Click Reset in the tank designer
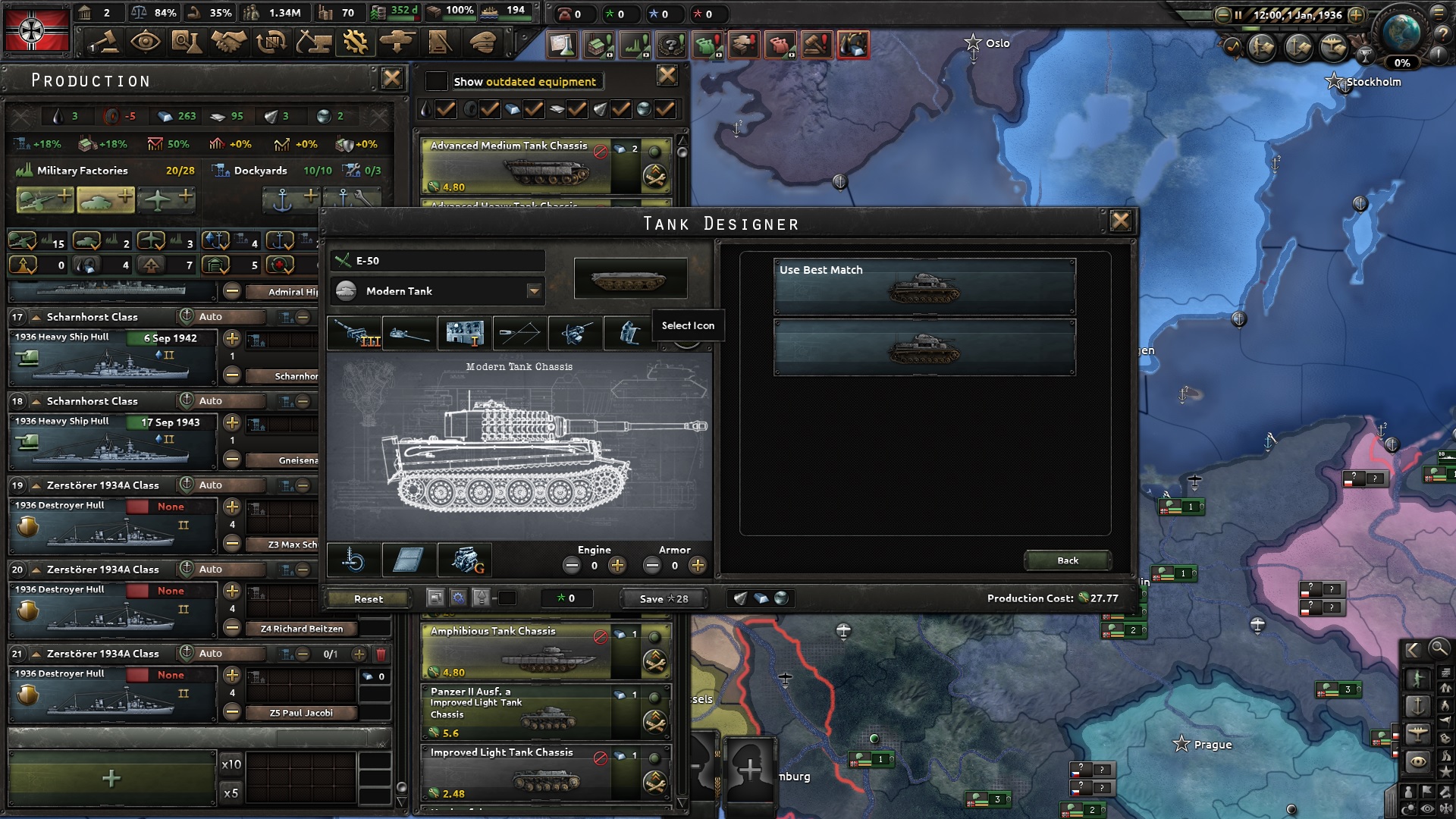Viewport: 1456px width, 819px height. click(367, 598)
